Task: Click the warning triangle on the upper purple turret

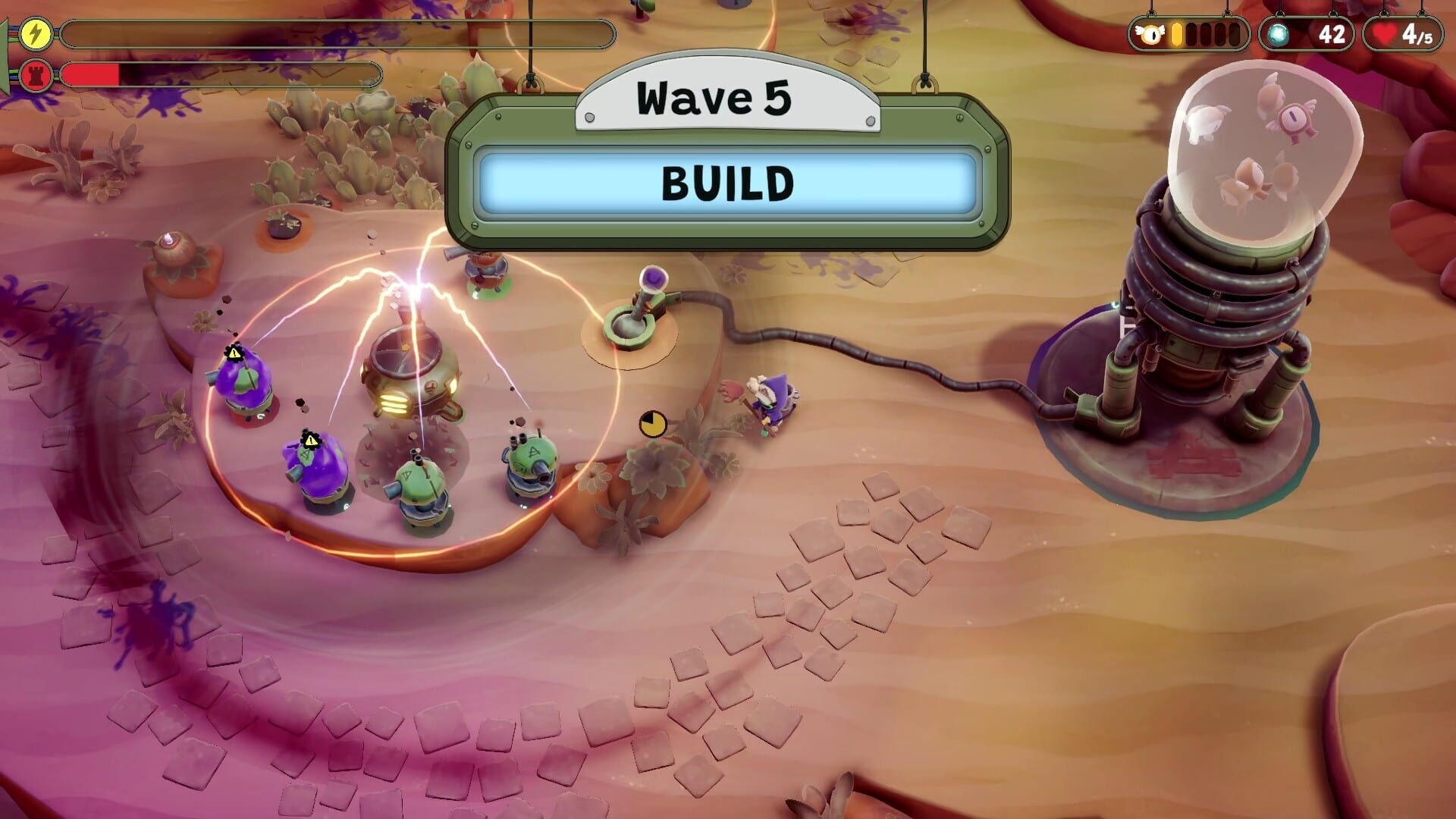Action: (x=234, y=353)
